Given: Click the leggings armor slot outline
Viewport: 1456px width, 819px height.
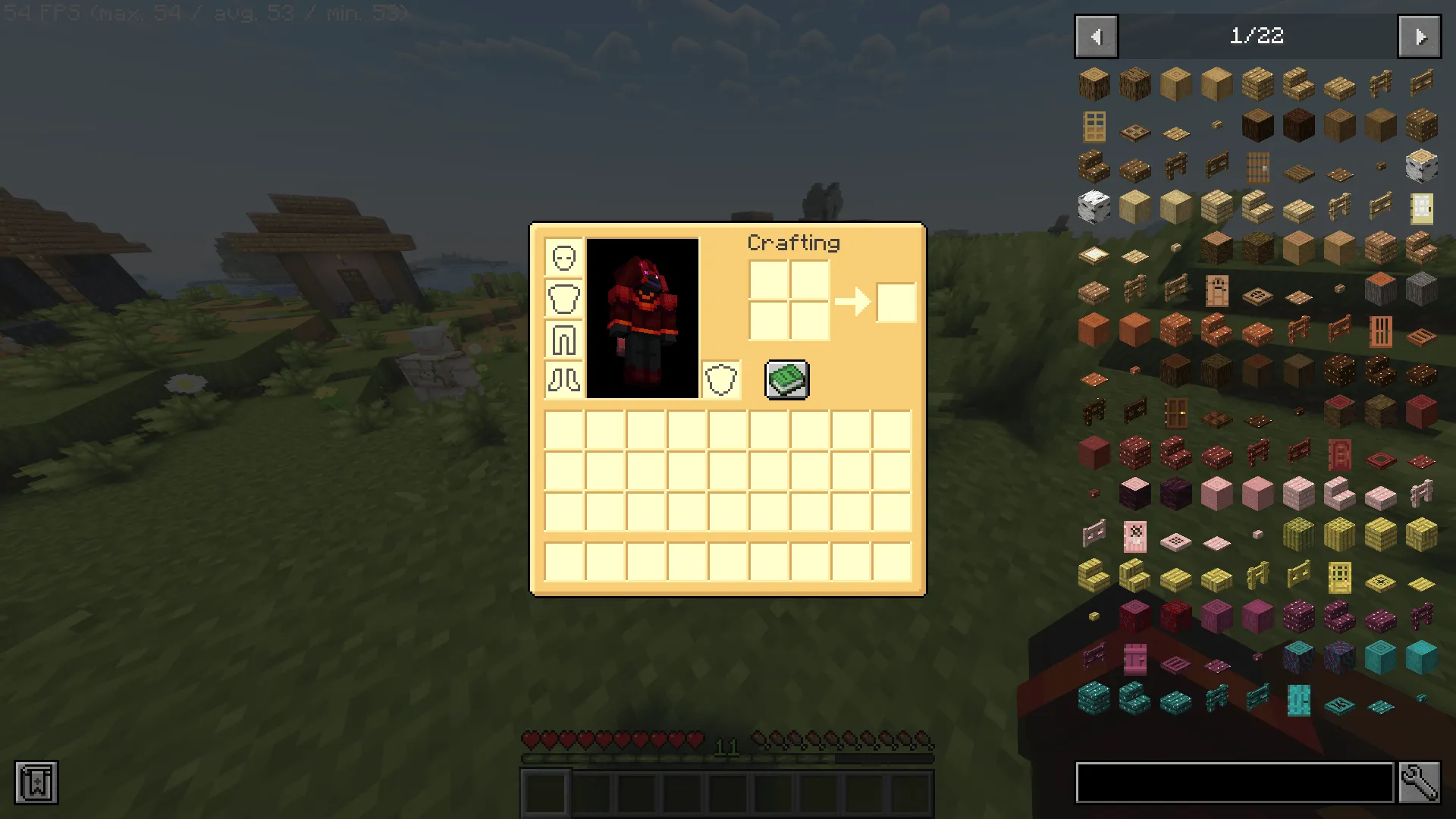Looking at the screenshot, I should (563, 340).
